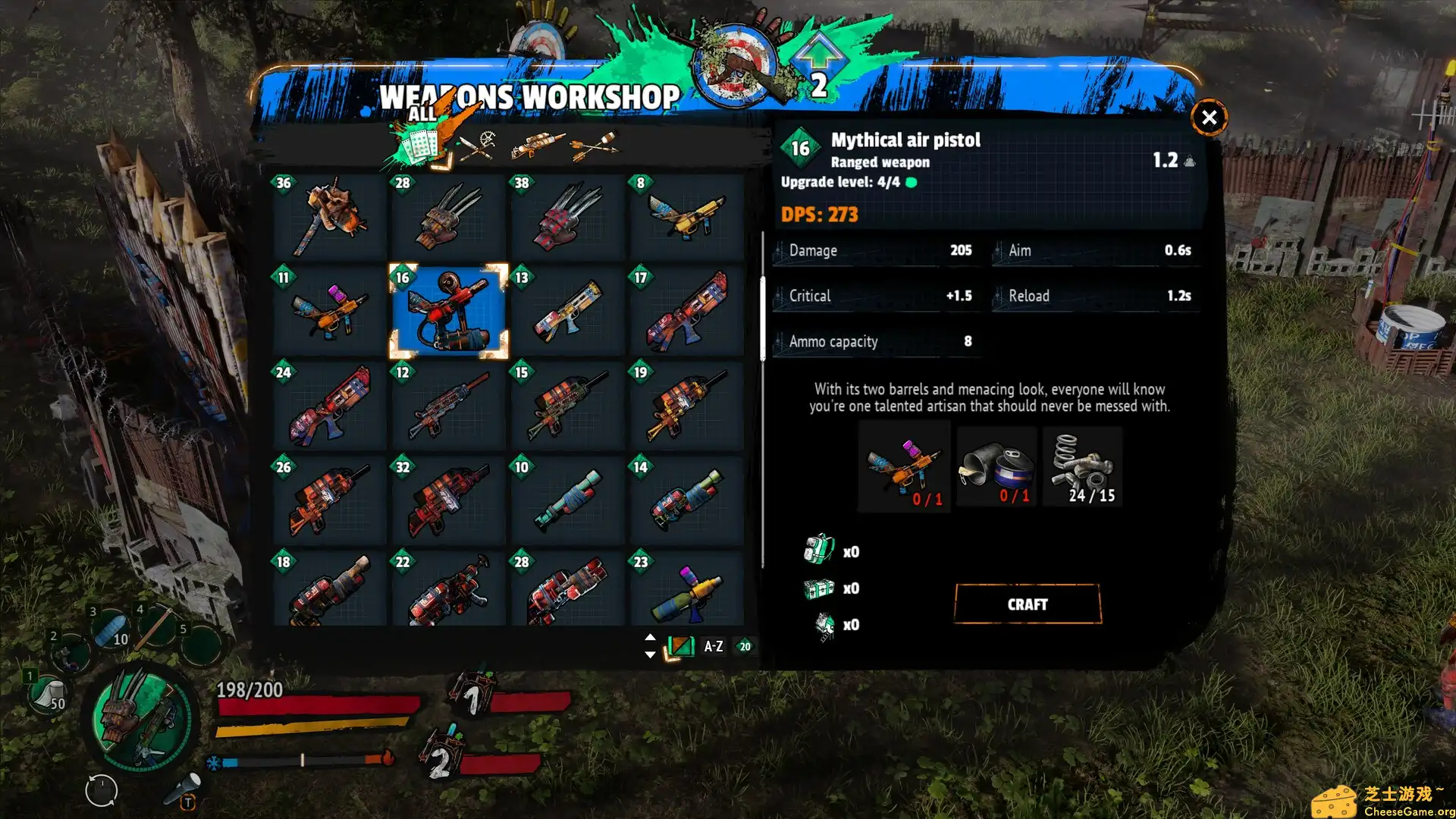Switch to the melee weapons tab
1456x819 pixels.
[477, 145]
